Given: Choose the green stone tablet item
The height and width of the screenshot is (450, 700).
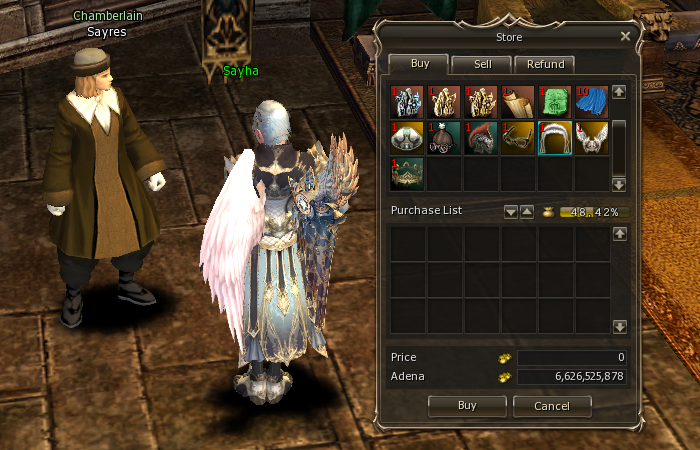Looking at the screenshot, I should pyautogui.click(x=555, y=102).
